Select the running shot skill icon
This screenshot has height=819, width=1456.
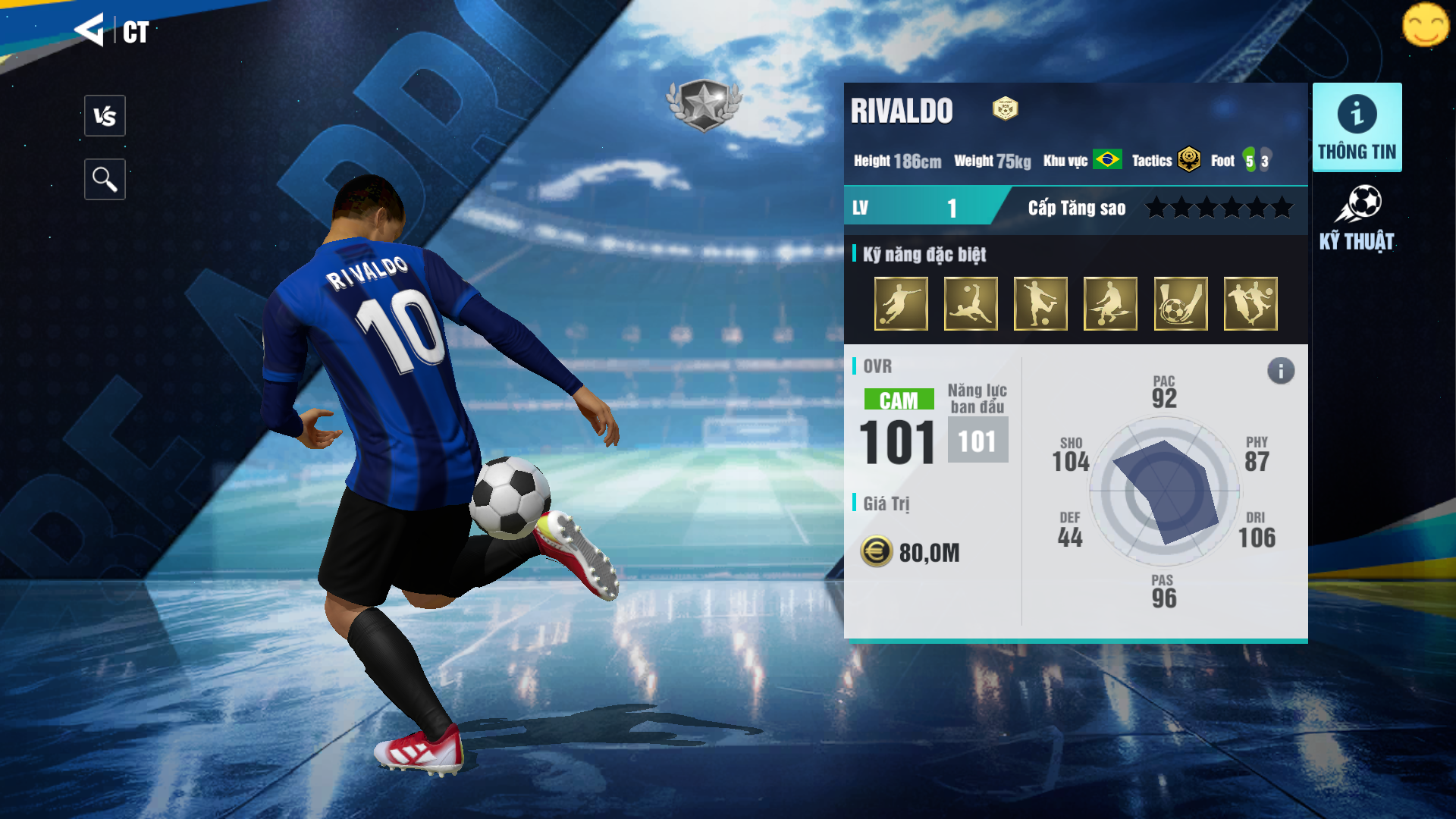click(901, 304)
